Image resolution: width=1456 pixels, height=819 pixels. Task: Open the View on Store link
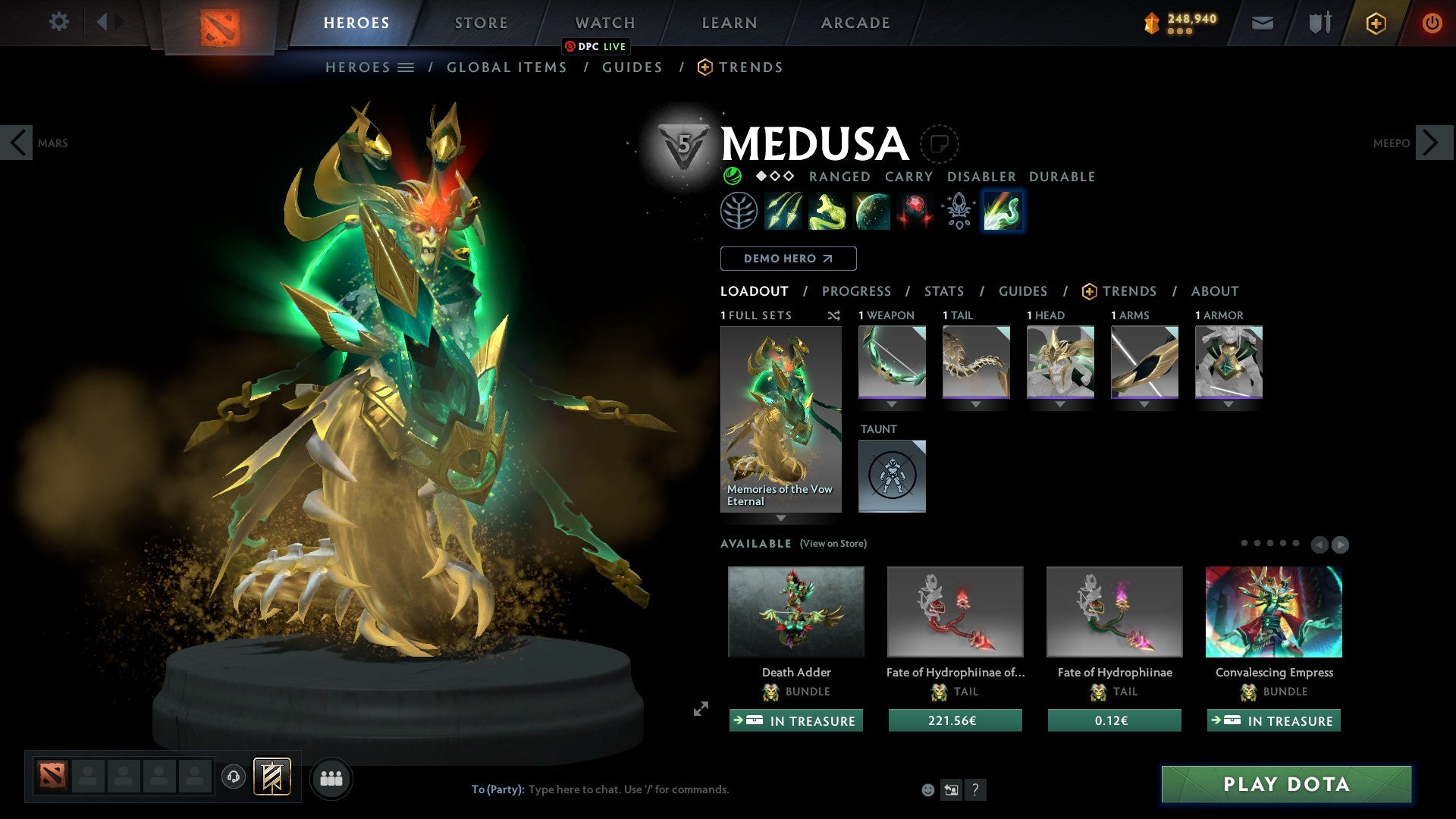832,544
